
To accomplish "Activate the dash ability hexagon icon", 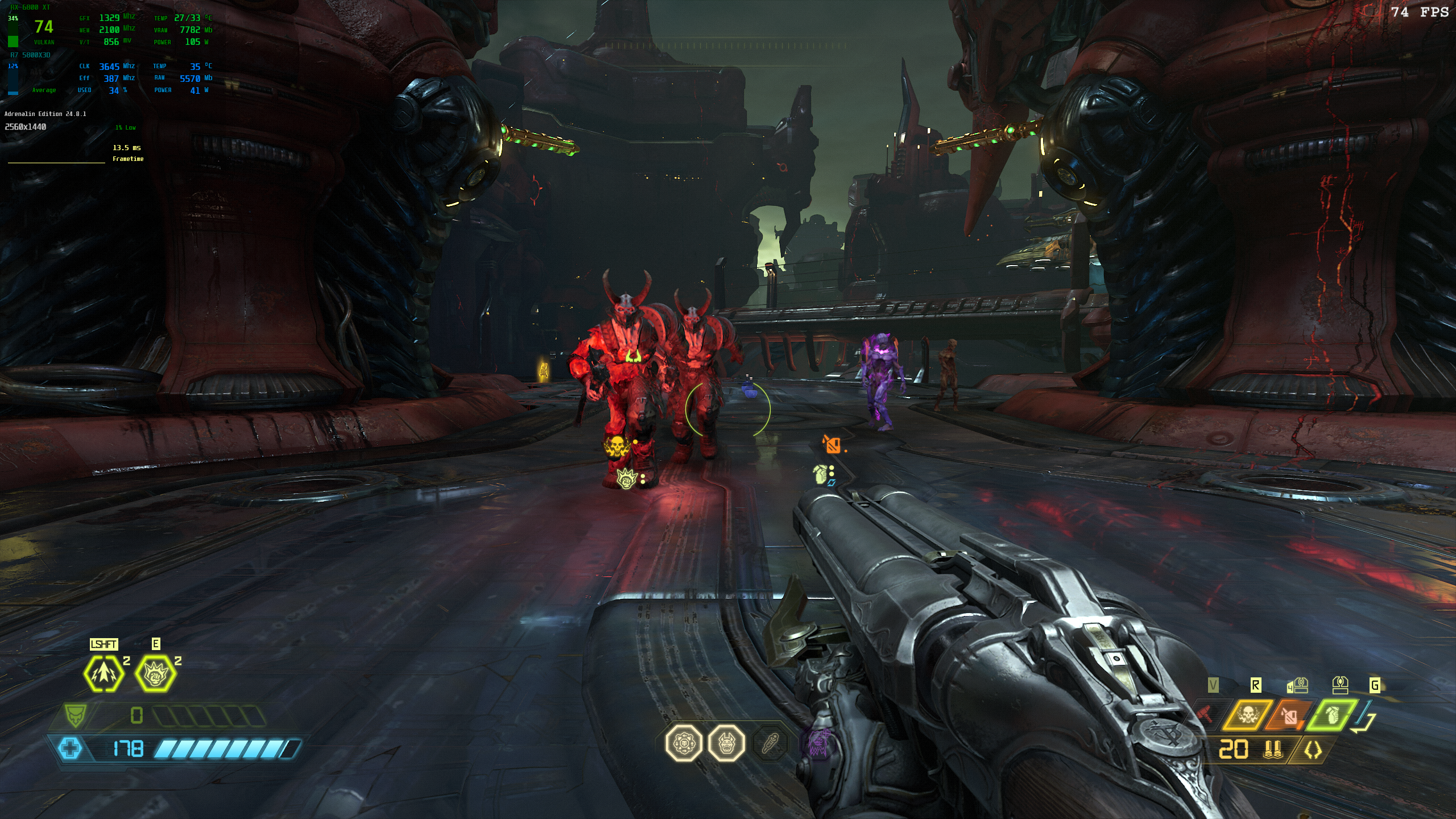I will point(104,674).
